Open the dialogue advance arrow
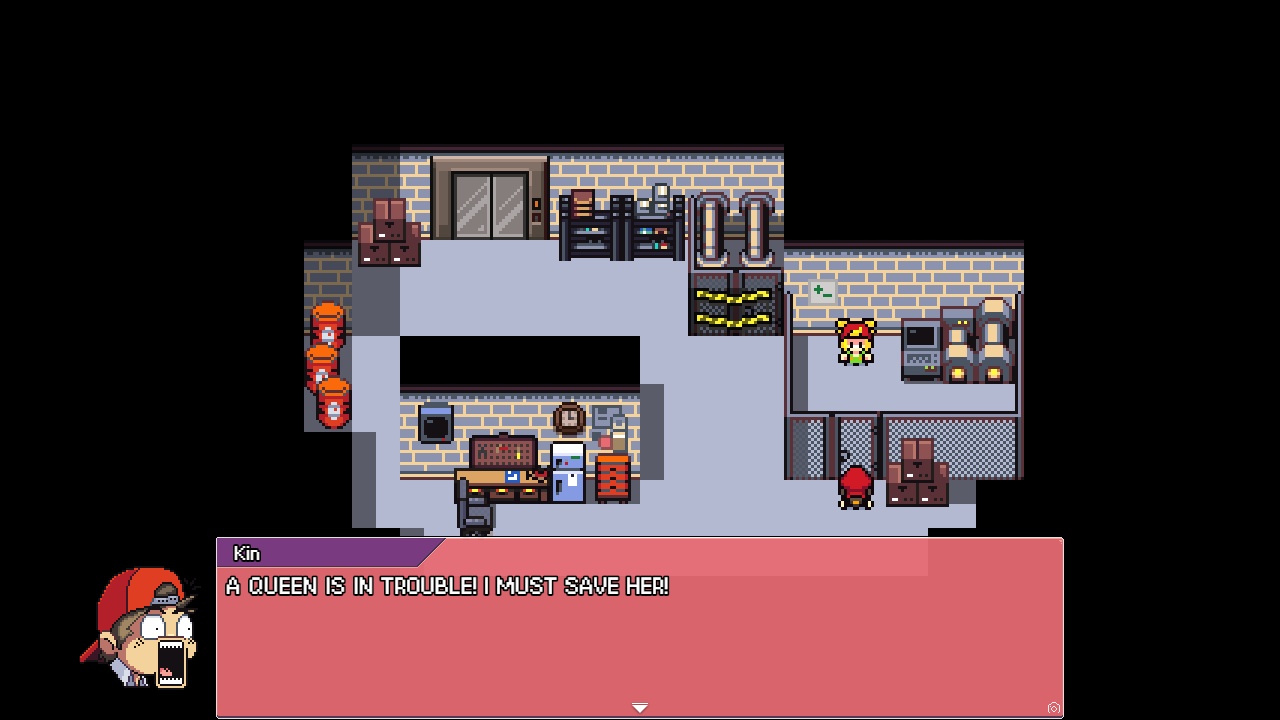This screenshot has width=1280, height=720. (x=639, y=706)
